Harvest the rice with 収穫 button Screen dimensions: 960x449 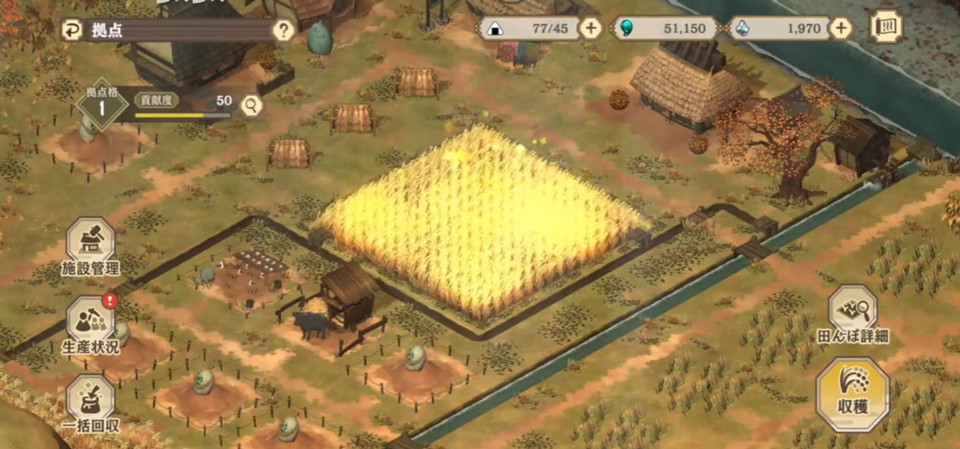click(852, 393)
